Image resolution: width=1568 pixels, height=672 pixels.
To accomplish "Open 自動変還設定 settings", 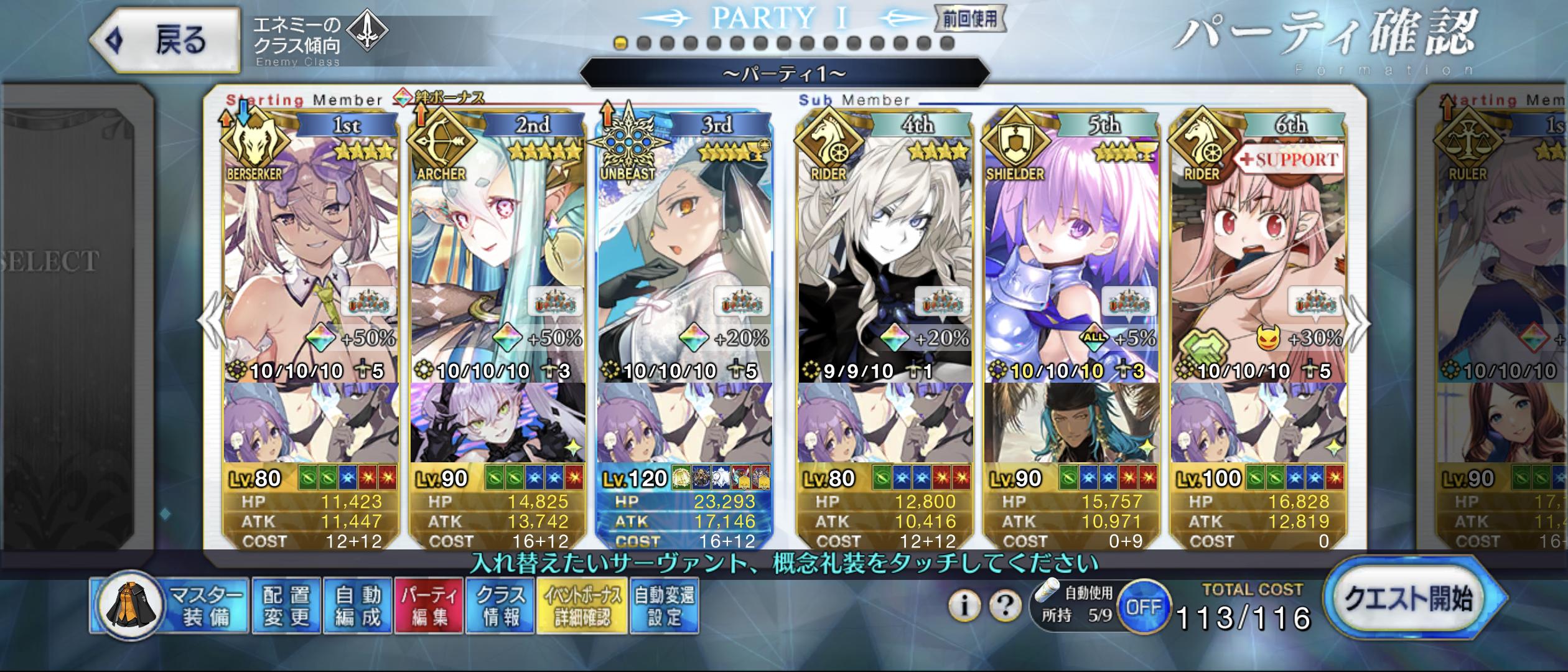I will pos(665,605).
